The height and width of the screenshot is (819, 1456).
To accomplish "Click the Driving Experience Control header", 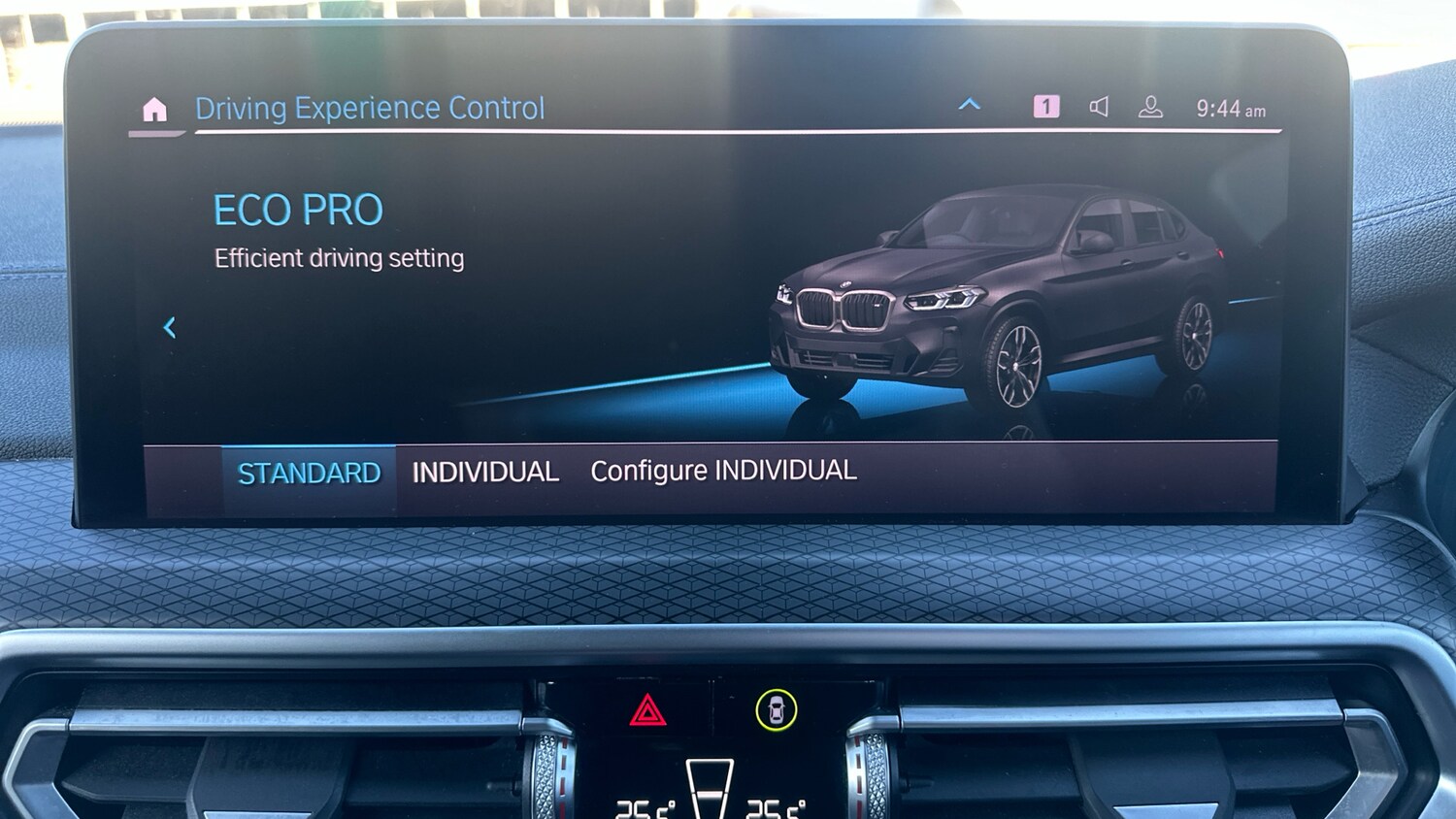I will point(370,108).
